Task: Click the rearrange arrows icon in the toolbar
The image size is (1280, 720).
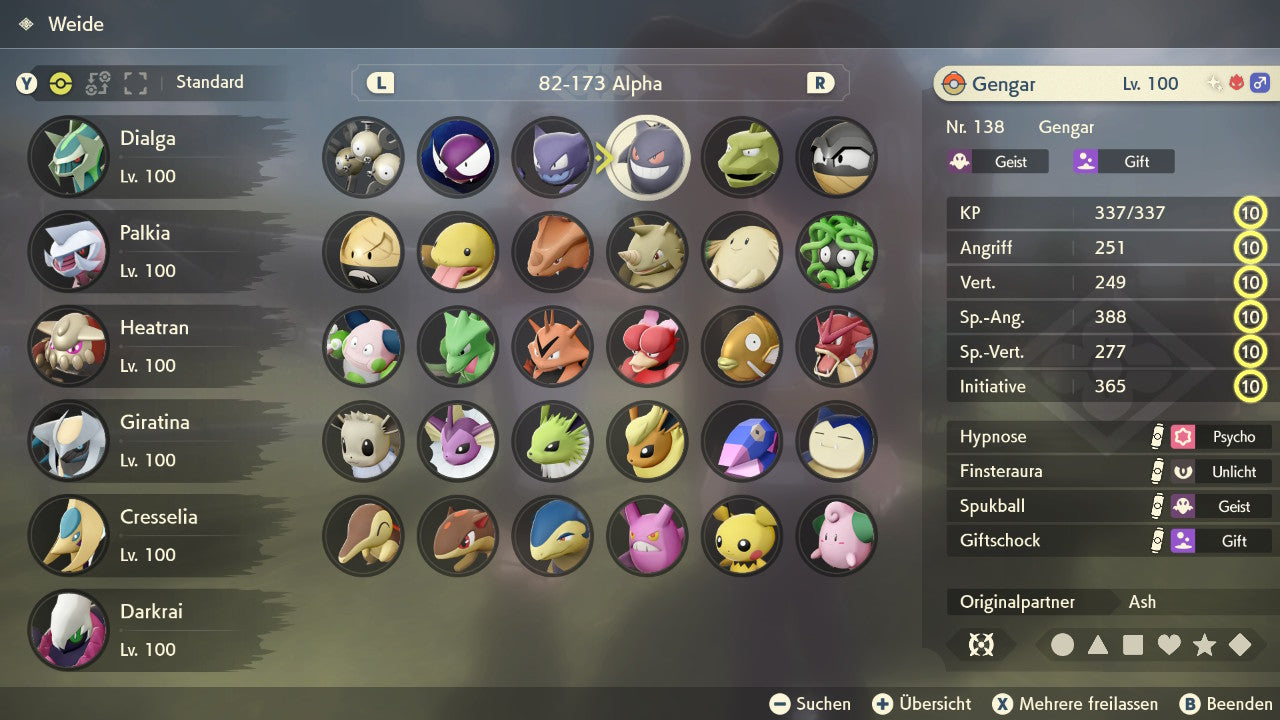Action: coord(96,84)
